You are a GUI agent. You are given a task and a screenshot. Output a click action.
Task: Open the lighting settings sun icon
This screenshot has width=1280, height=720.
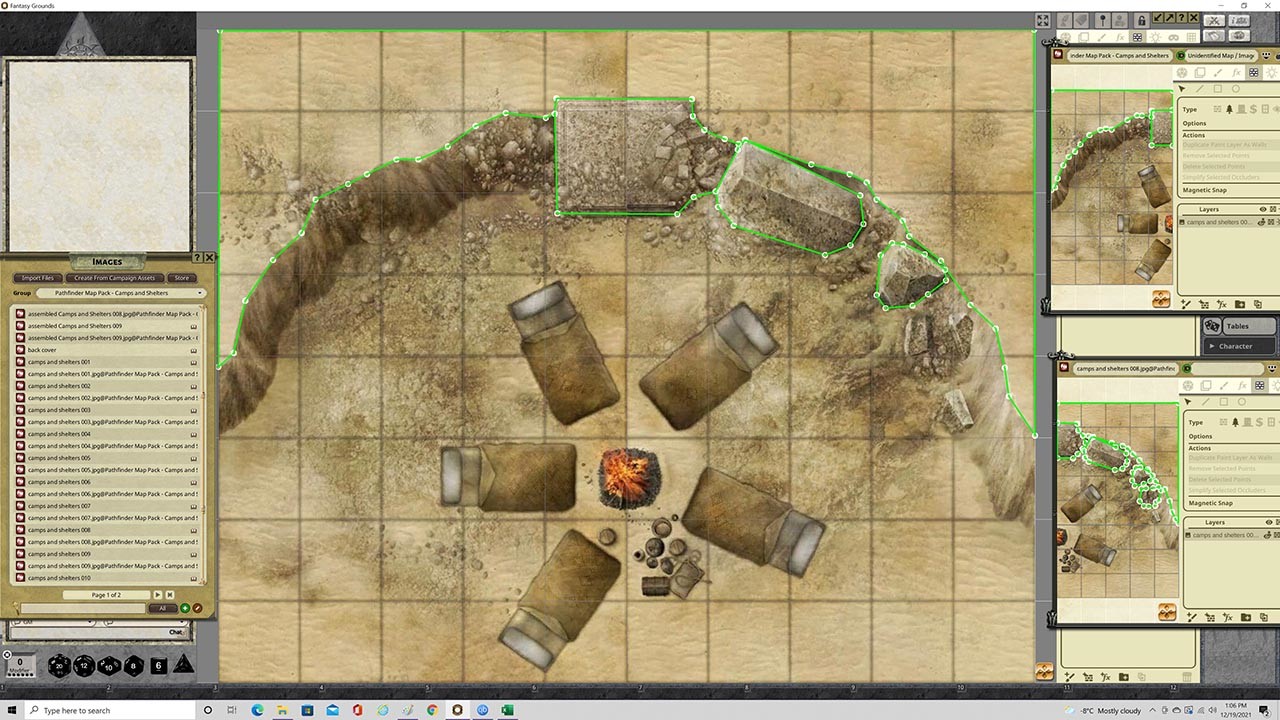pos(1155,37)
